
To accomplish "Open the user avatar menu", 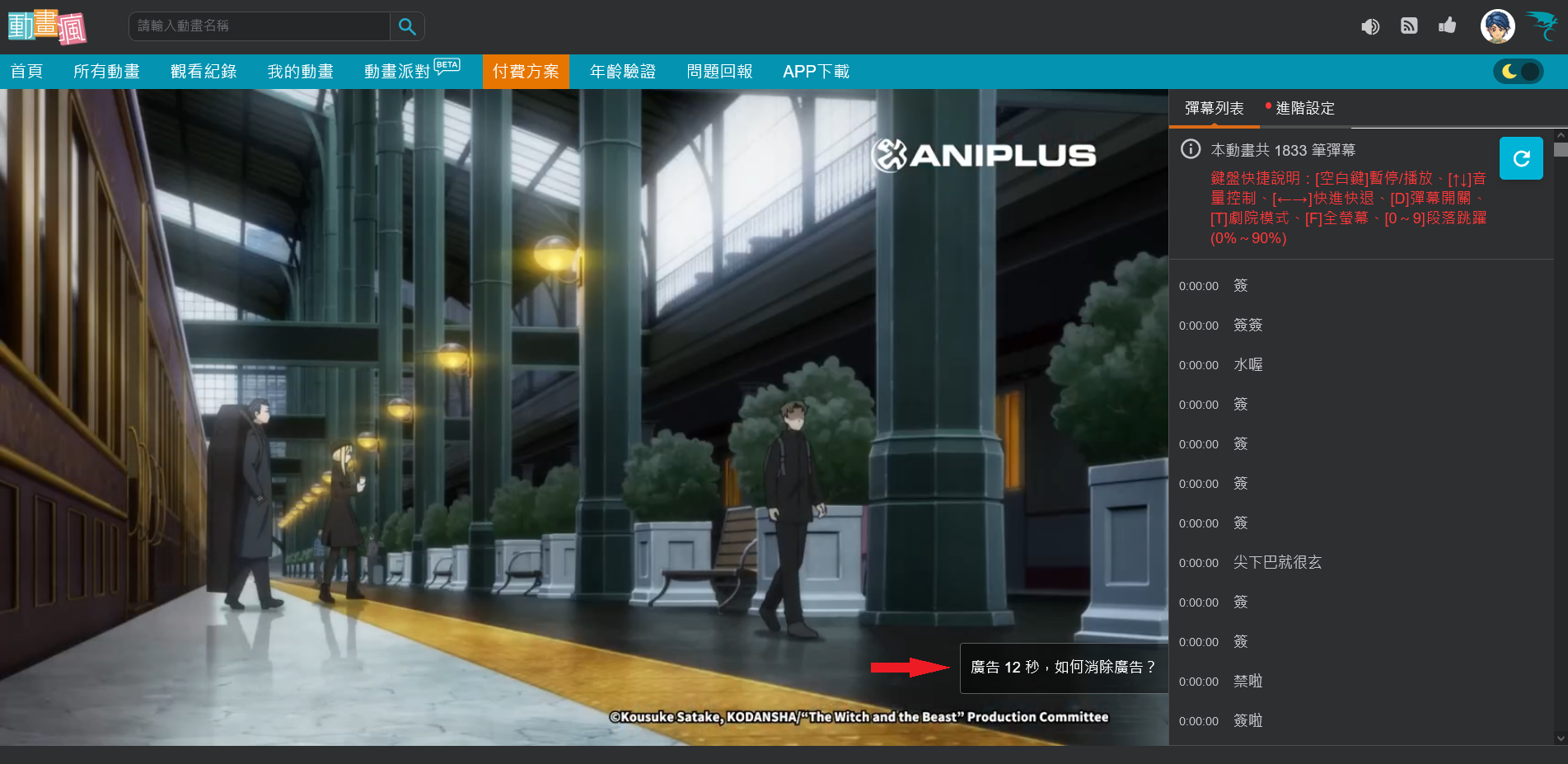I will [x=1497, y=26].
